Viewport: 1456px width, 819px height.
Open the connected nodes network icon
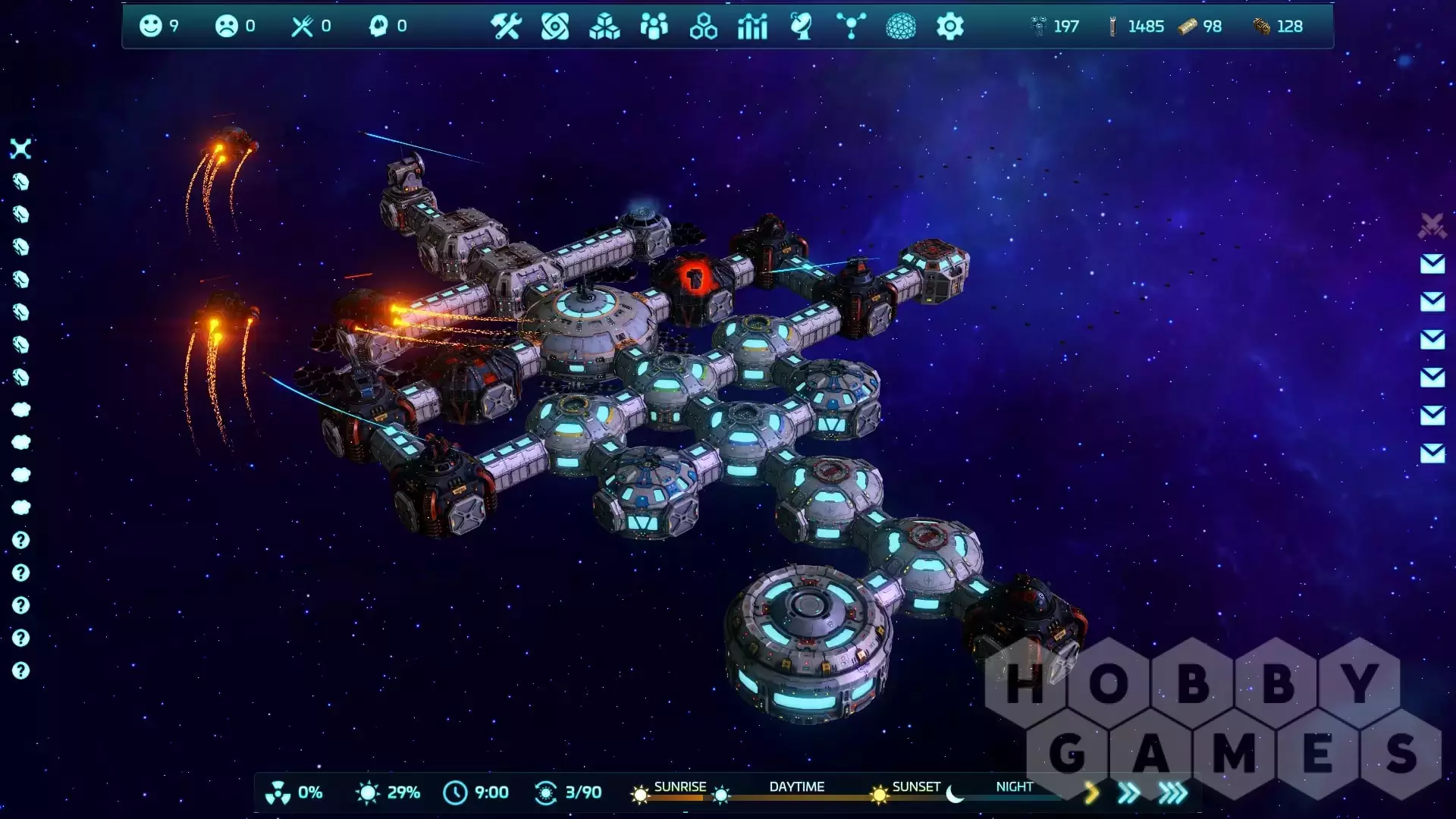851,27
